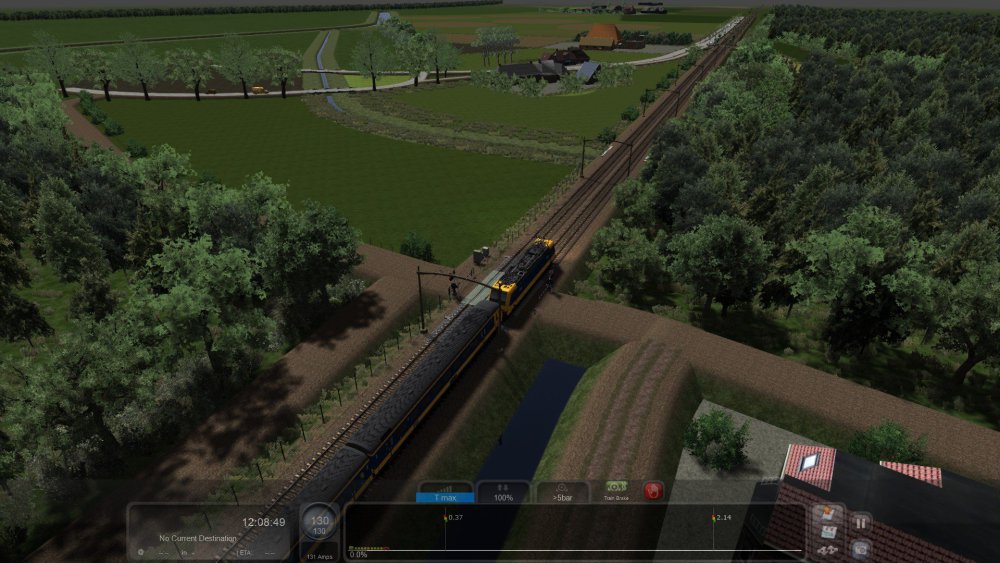This screenshot has width=1000, height=563.
Task: Click the coupling view icon
Action: (827, 549)
